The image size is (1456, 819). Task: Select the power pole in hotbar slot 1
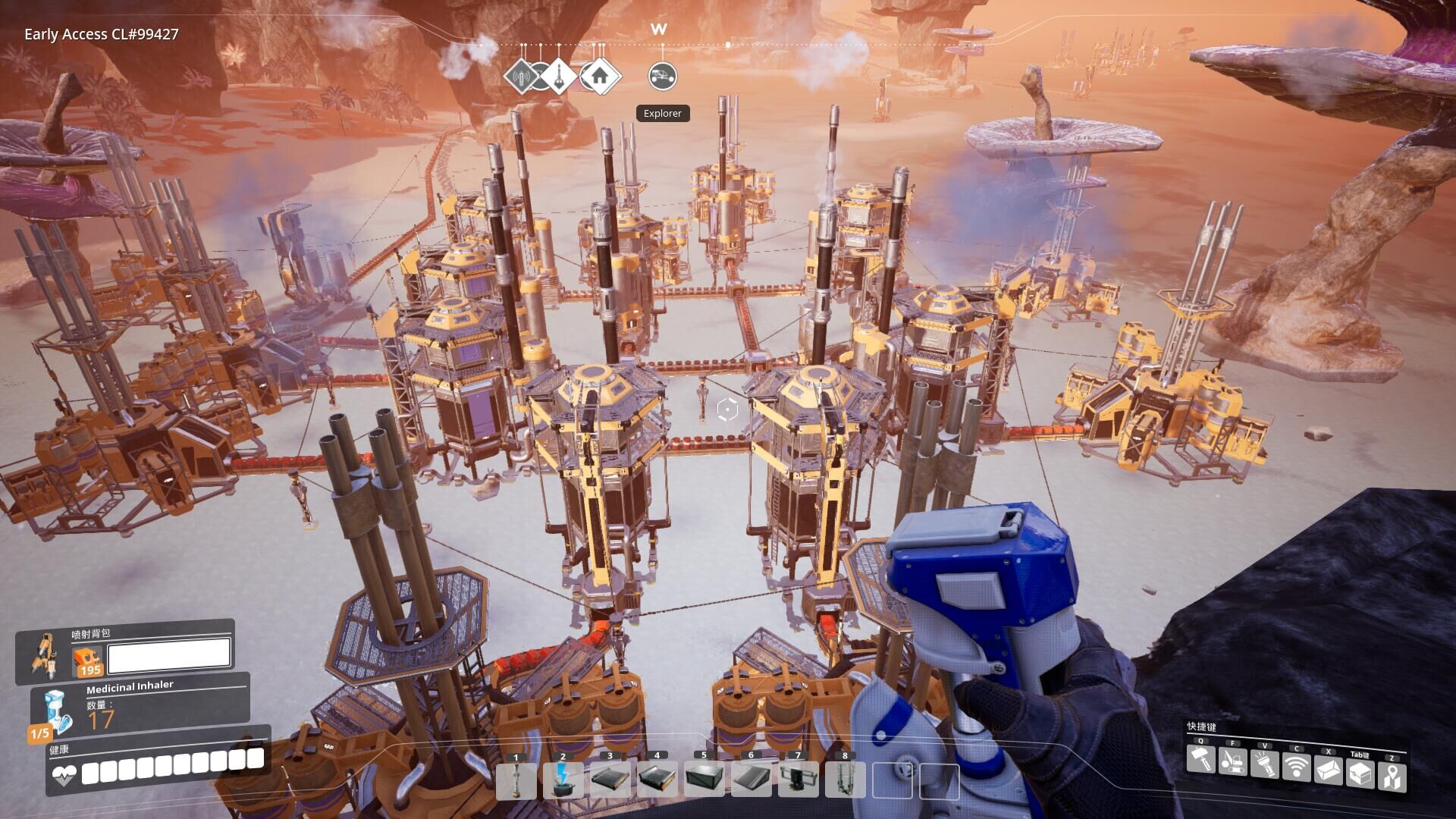(516, 780)
